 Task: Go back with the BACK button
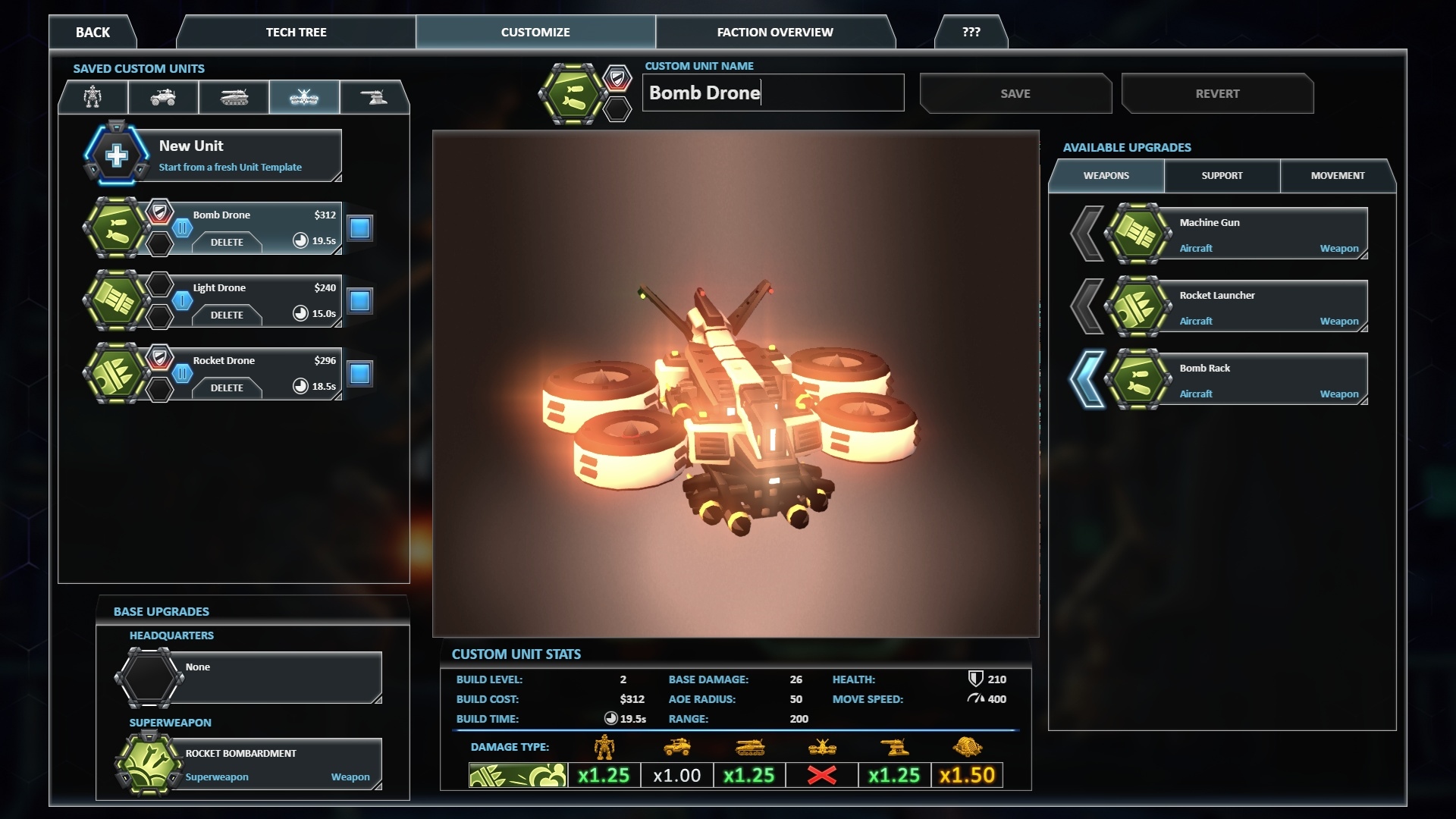pos(93,32)
